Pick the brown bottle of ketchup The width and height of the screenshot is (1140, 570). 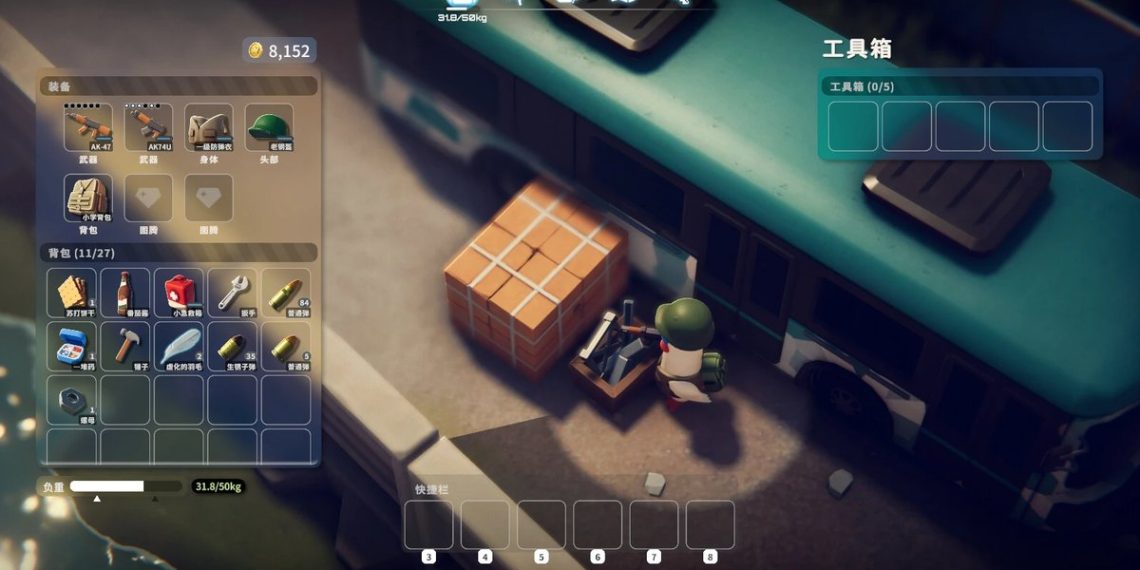tap(125, 293)
